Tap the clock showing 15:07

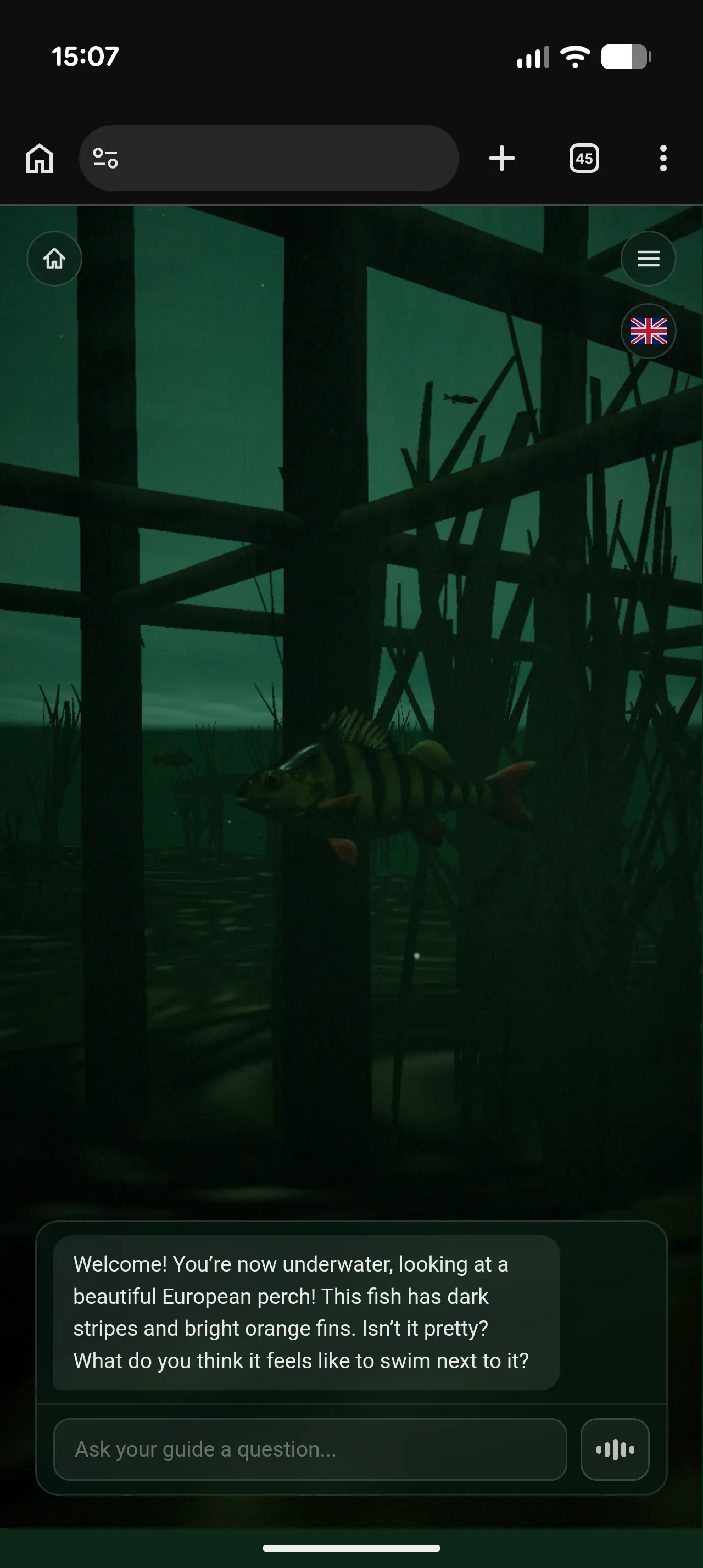[84, 56]
